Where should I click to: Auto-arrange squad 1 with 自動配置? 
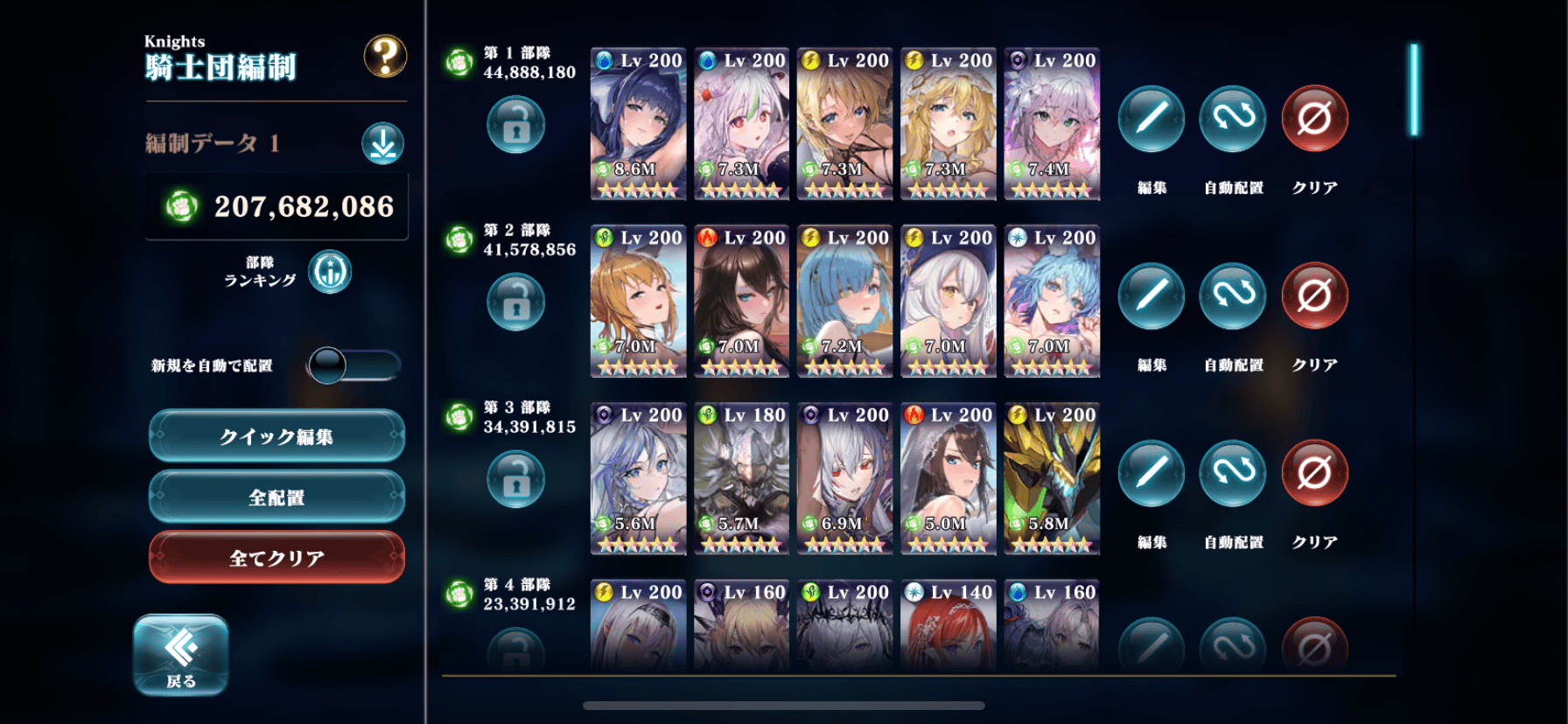click(x=1233, y=119)
